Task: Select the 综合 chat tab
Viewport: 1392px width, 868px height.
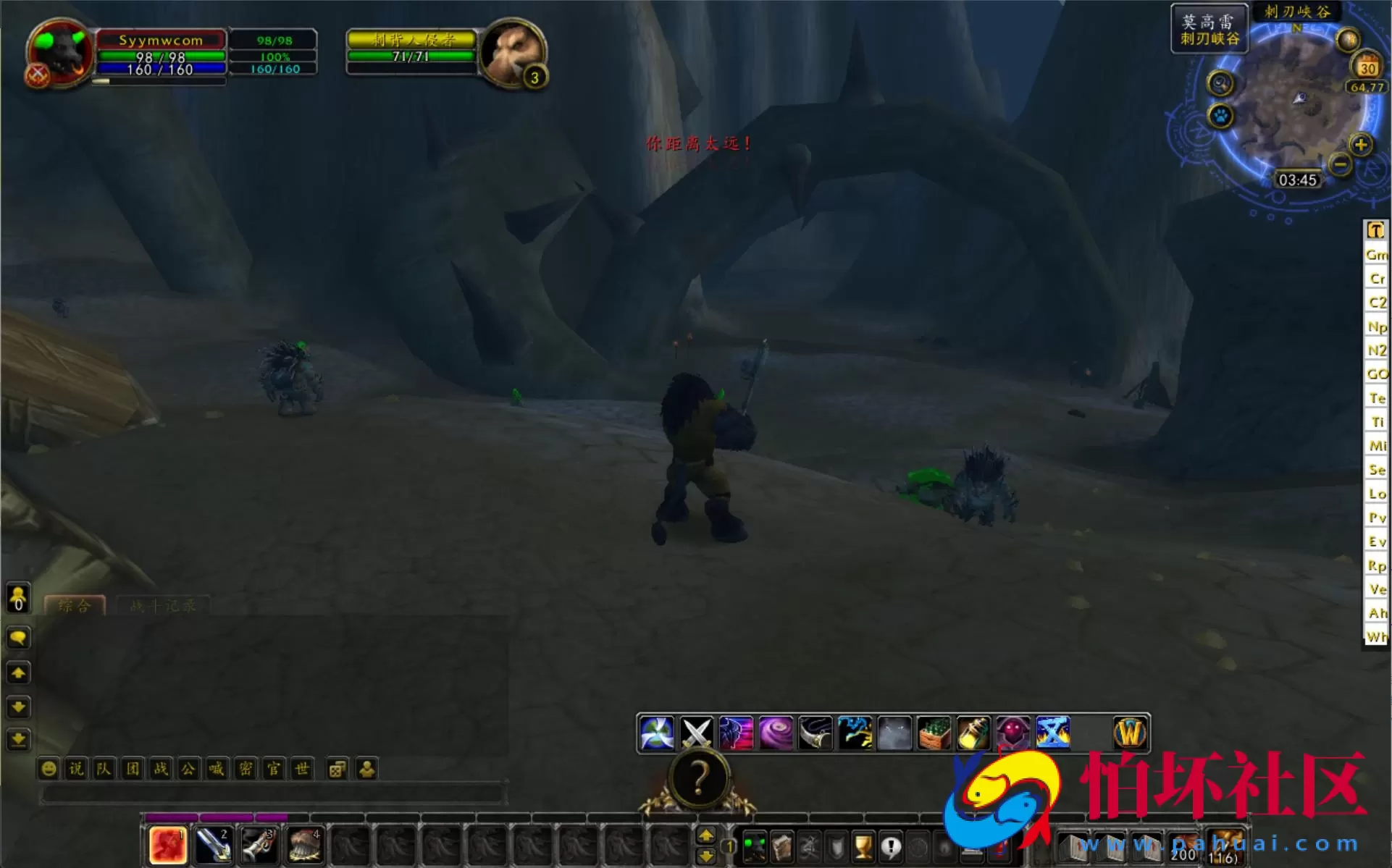Action: pyautogui.click(x=76, y=606)
